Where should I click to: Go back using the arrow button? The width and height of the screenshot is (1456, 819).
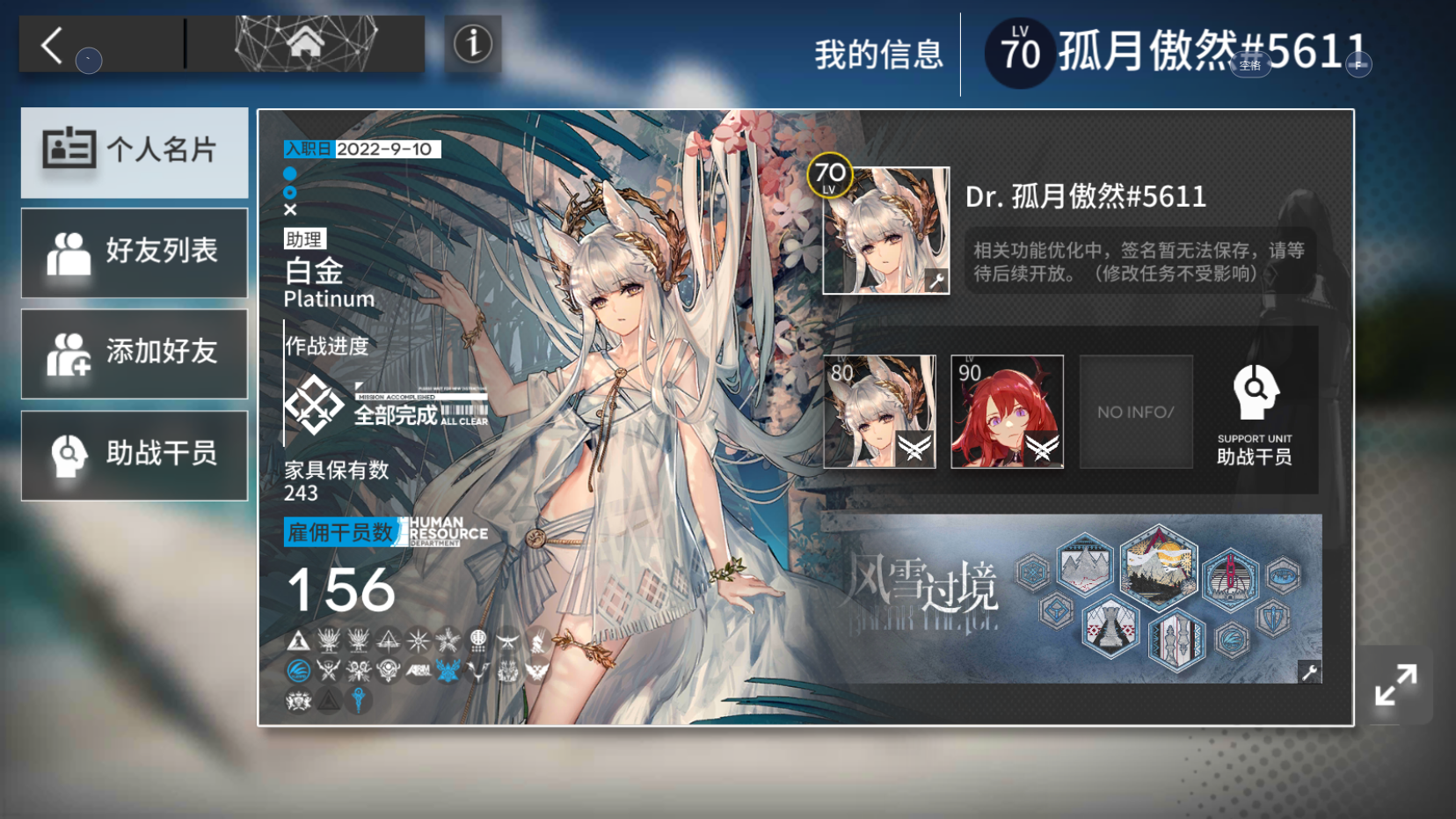(54, 45)
